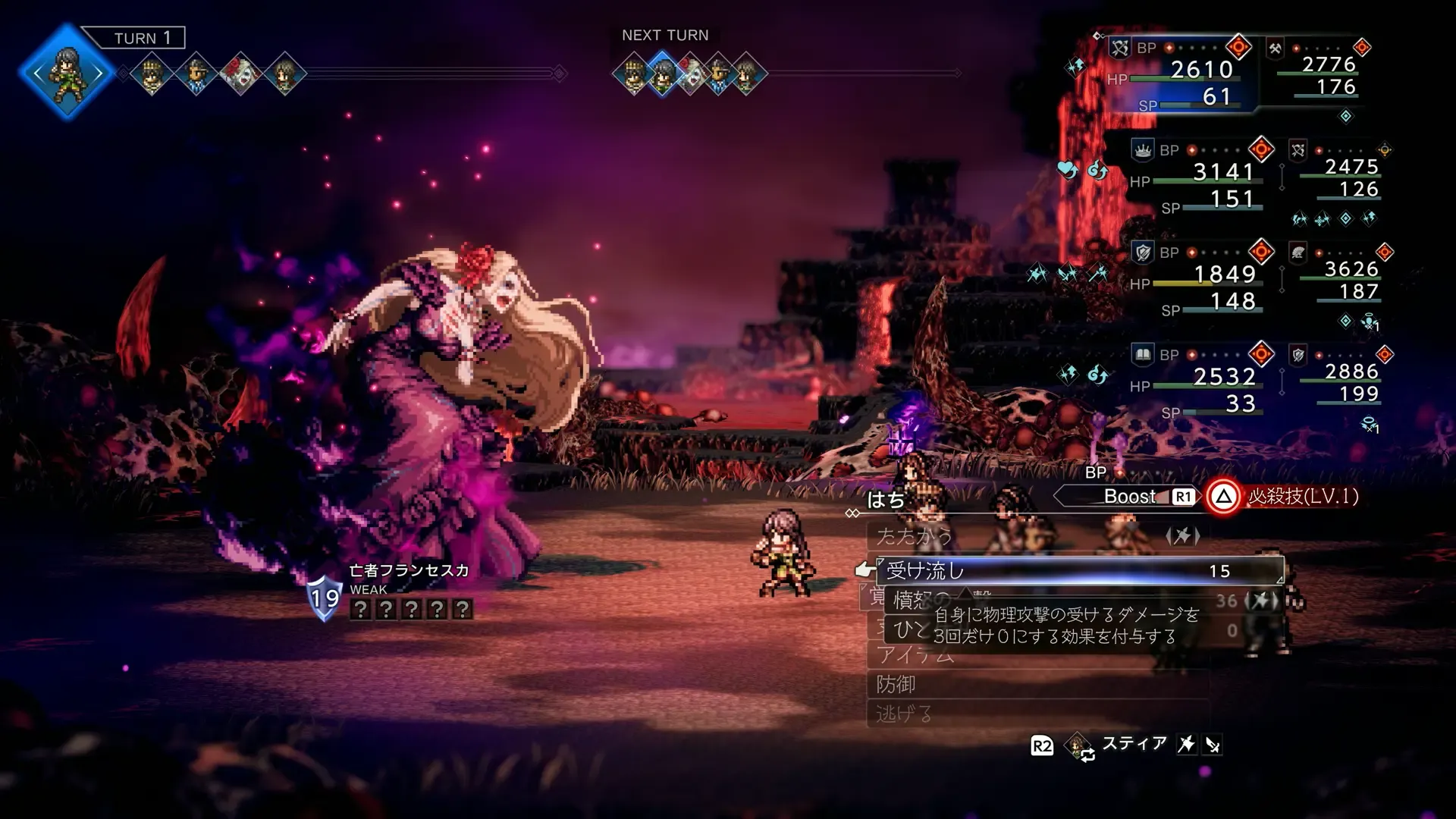Trigger the 必殺技 (LV.1) latent power
Viewport: 1456px width, 819px height.
coord(1289,497)
